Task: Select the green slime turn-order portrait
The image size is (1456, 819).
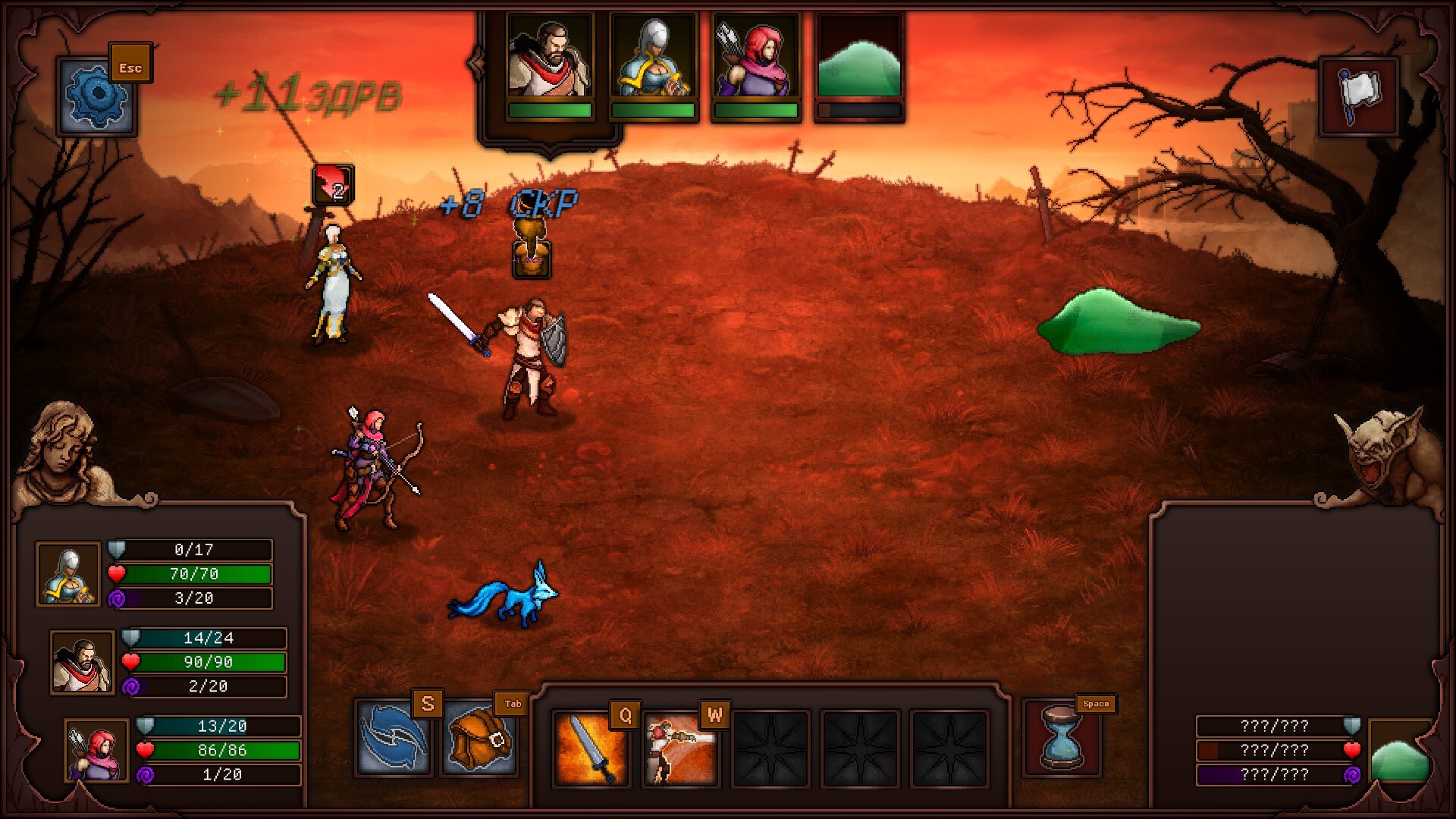Action: (859, 58)
